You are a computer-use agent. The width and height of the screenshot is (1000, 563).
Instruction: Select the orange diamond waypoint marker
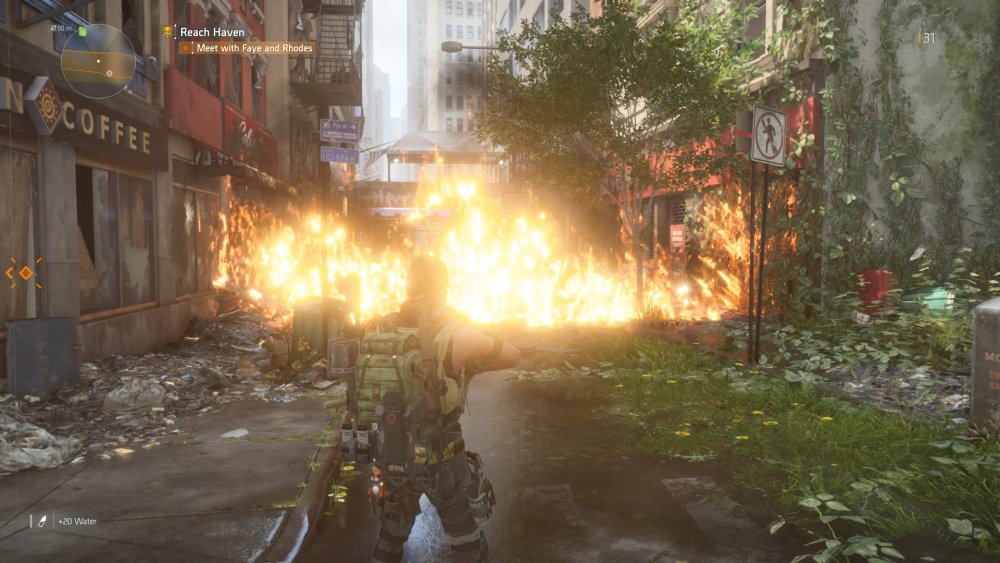pos(26,272)
